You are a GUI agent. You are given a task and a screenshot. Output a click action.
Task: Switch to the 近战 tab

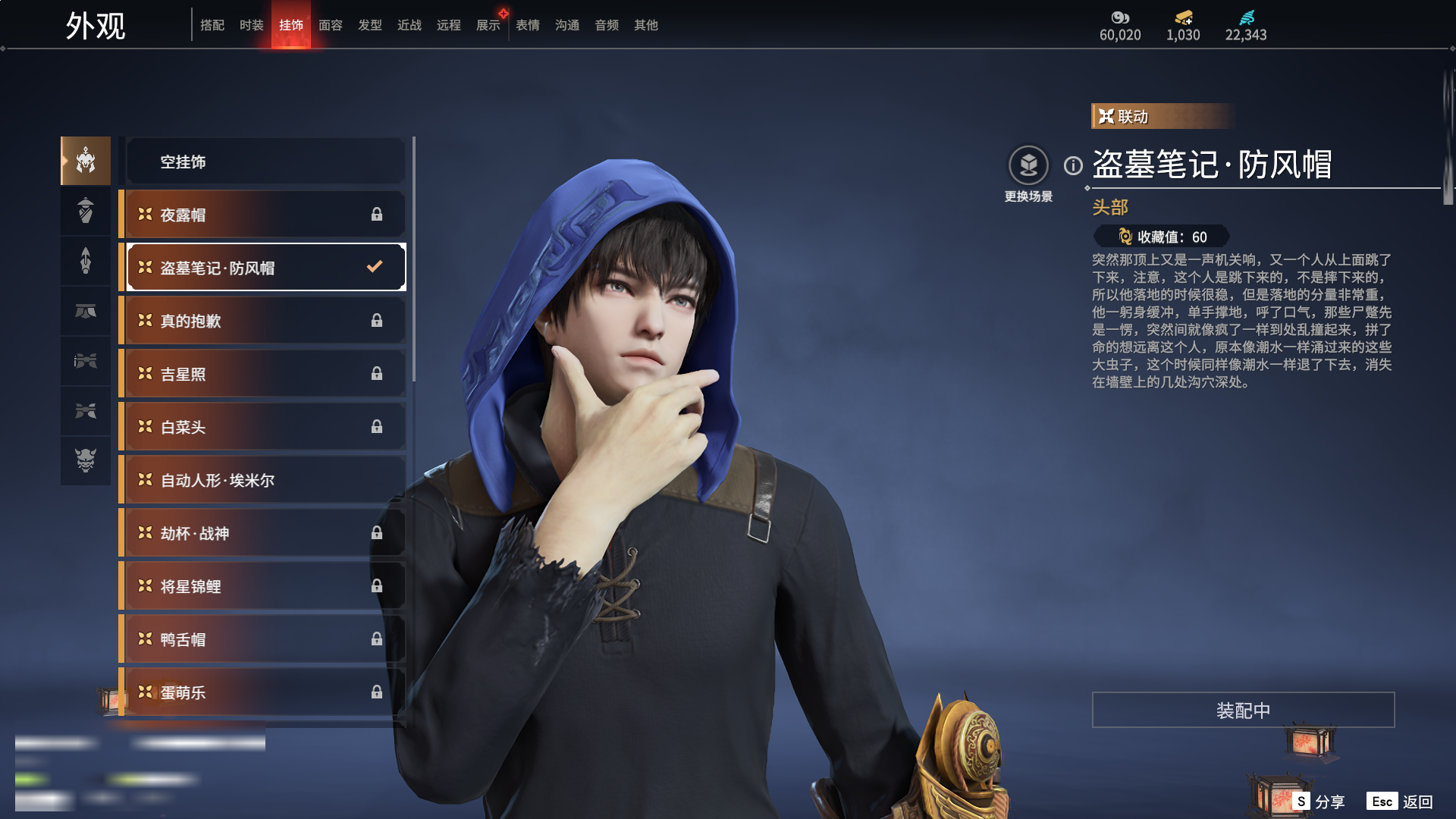tap(409, 25)
